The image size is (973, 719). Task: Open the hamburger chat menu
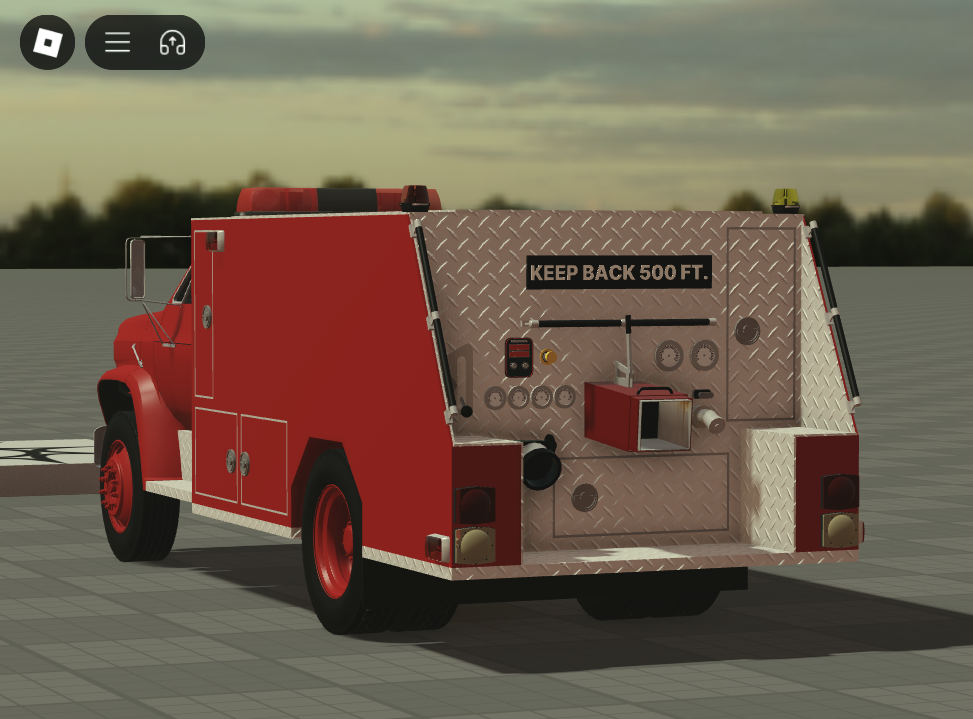[x=118, y=42]
